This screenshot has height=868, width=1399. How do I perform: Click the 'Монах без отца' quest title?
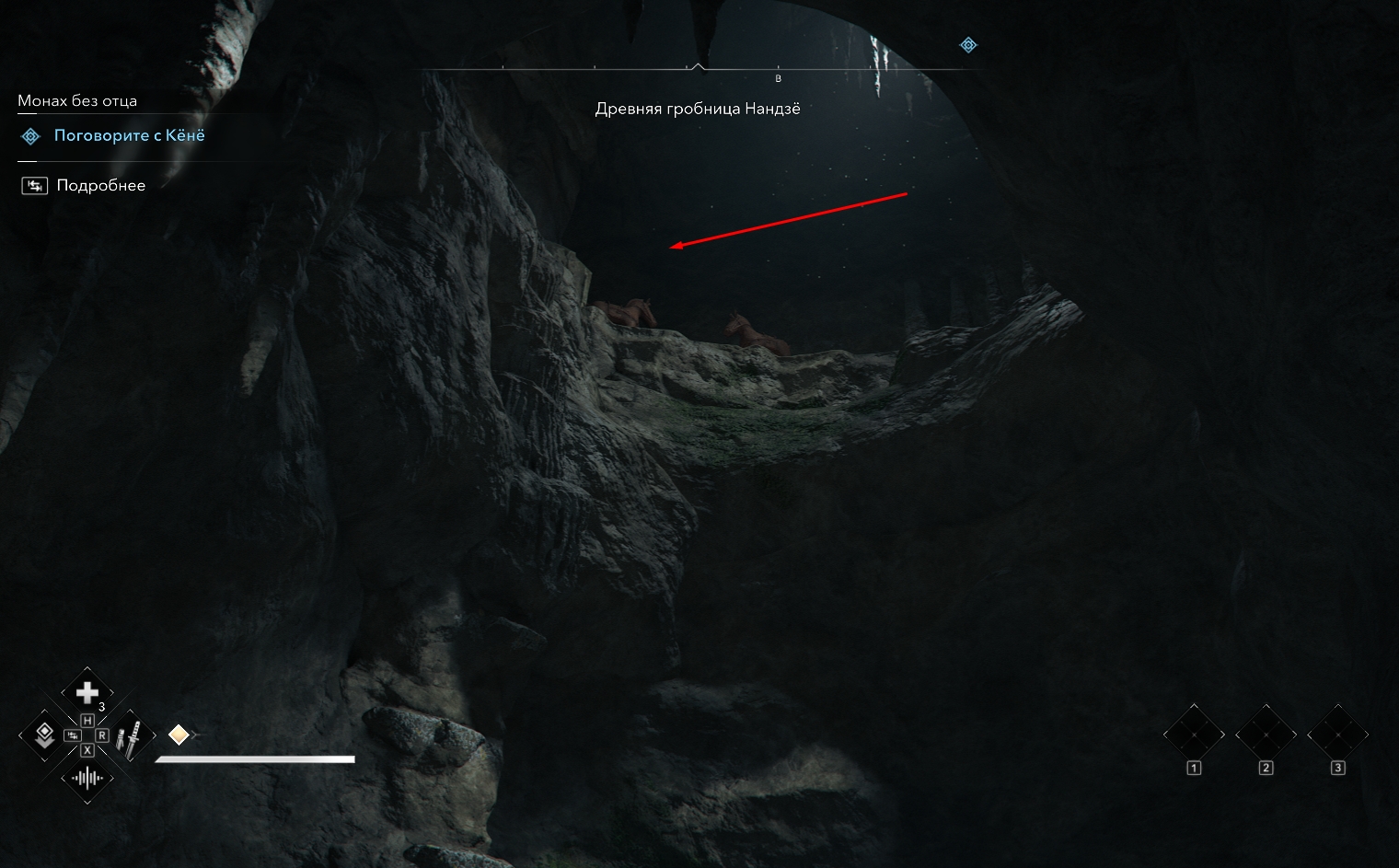click(x=77, y=100)
